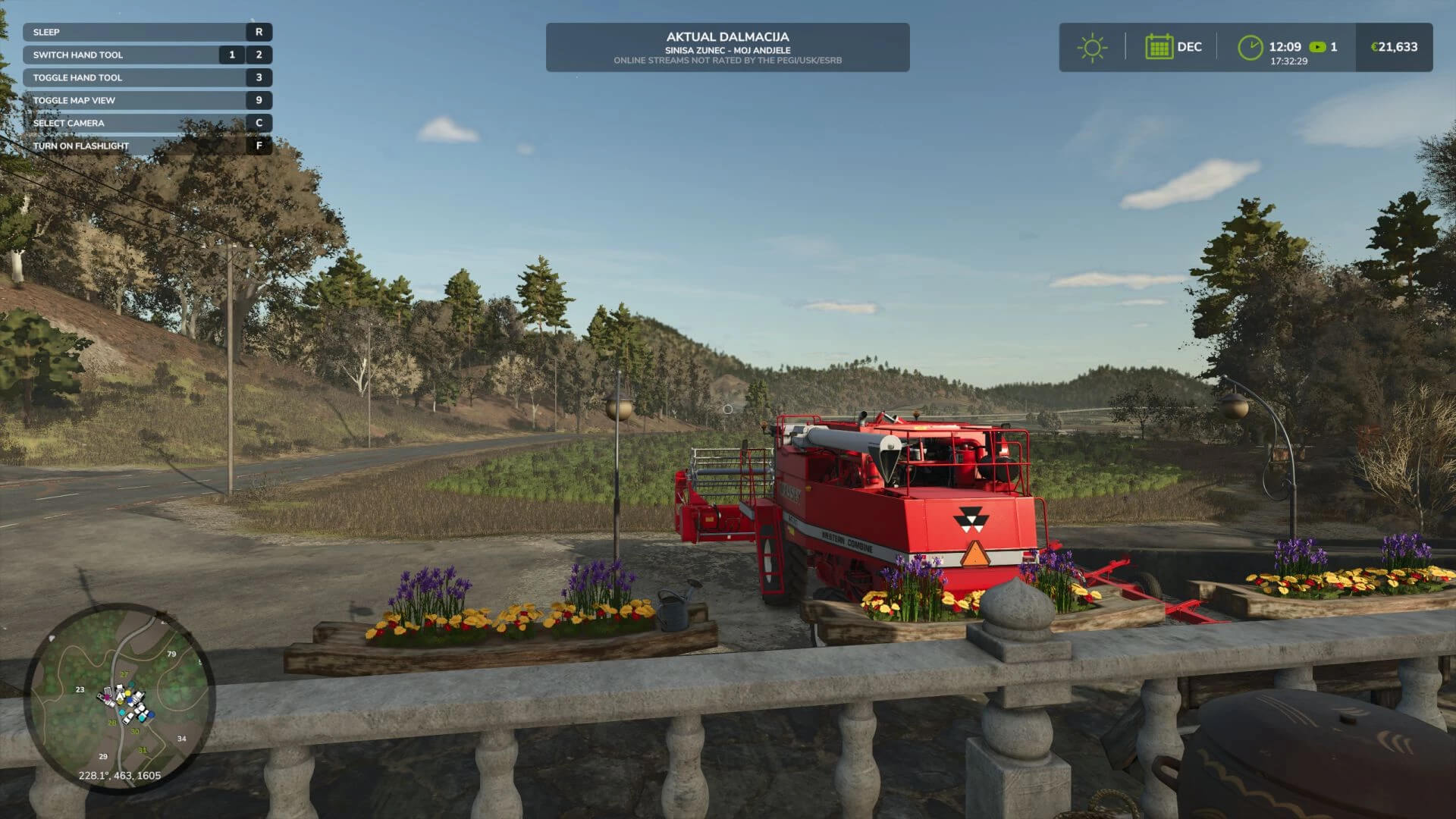Click the green clock icon
The width and height of the screenshot is (1456, 819).
coord(1250,47)
